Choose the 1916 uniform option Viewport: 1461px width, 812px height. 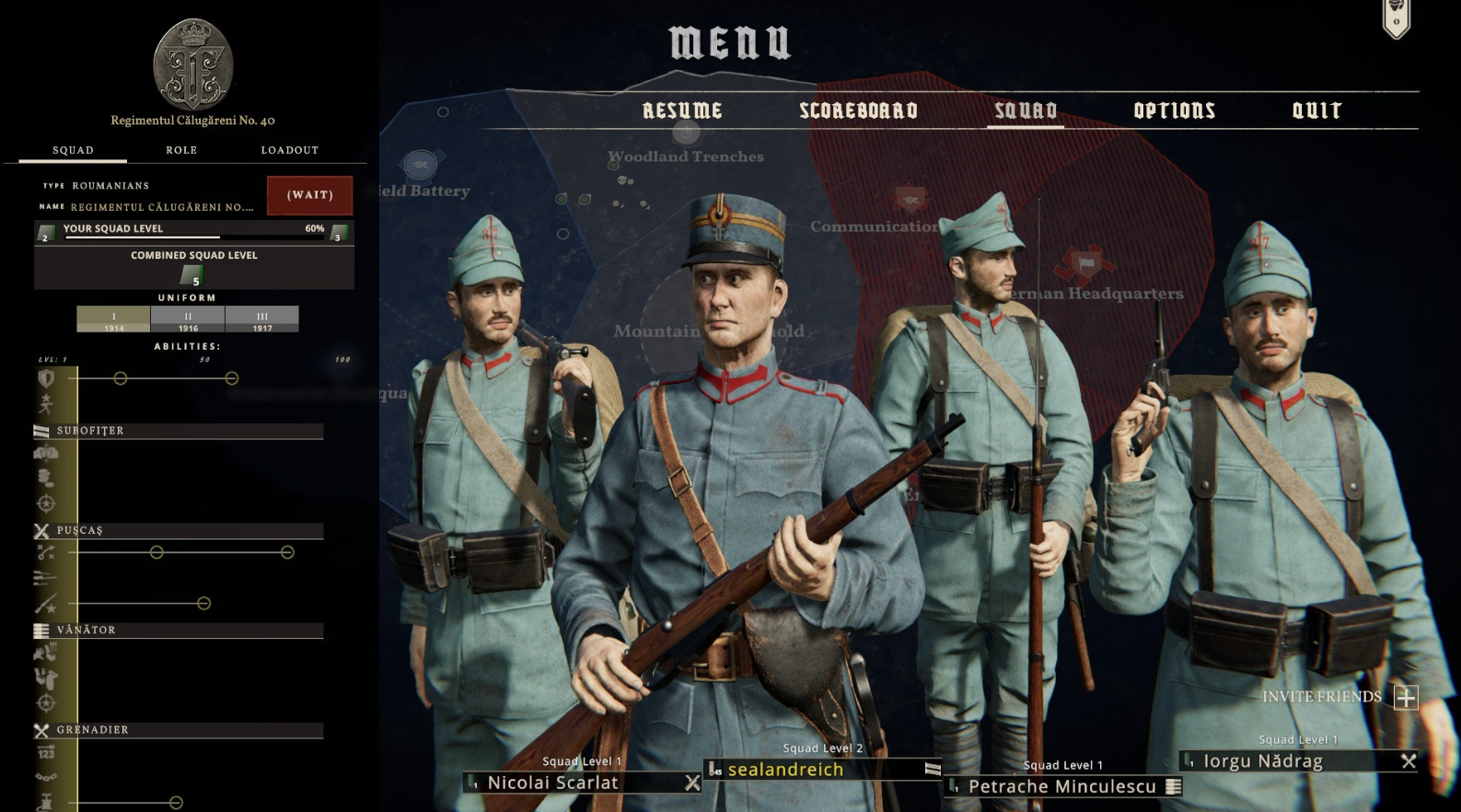(x=188, y=319)
